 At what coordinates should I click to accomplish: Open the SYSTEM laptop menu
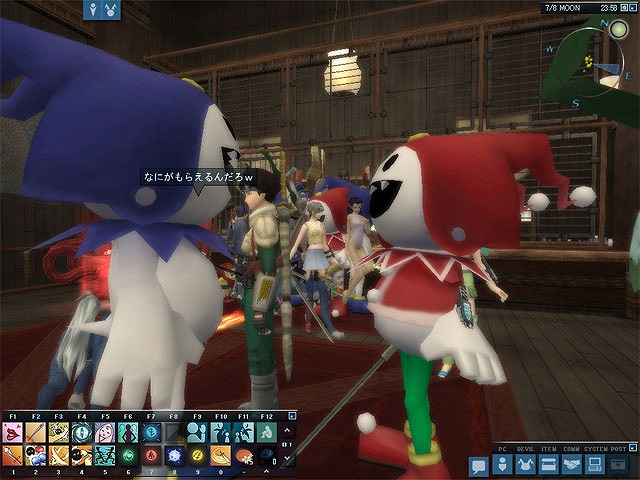pyautogui.click(x=594, y=466)
